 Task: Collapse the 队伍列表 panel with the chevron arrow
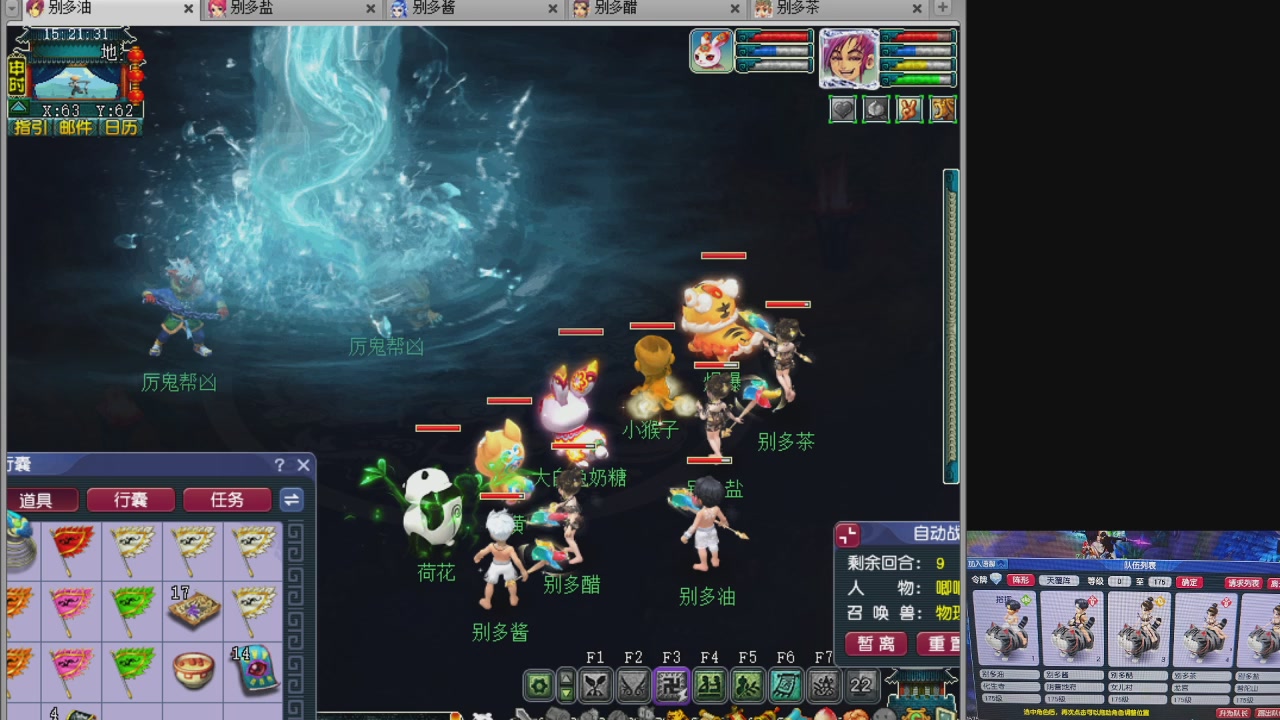pyautogui.click(x=1001, y=564)
